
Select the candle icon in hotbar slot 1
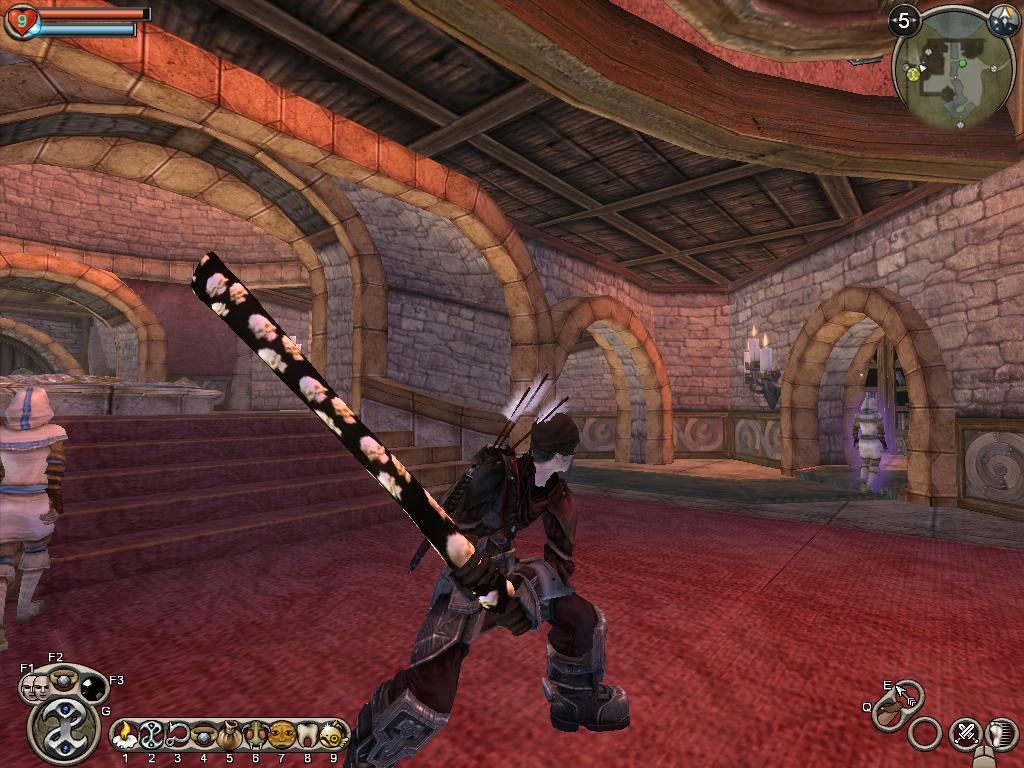pos(125,735)
